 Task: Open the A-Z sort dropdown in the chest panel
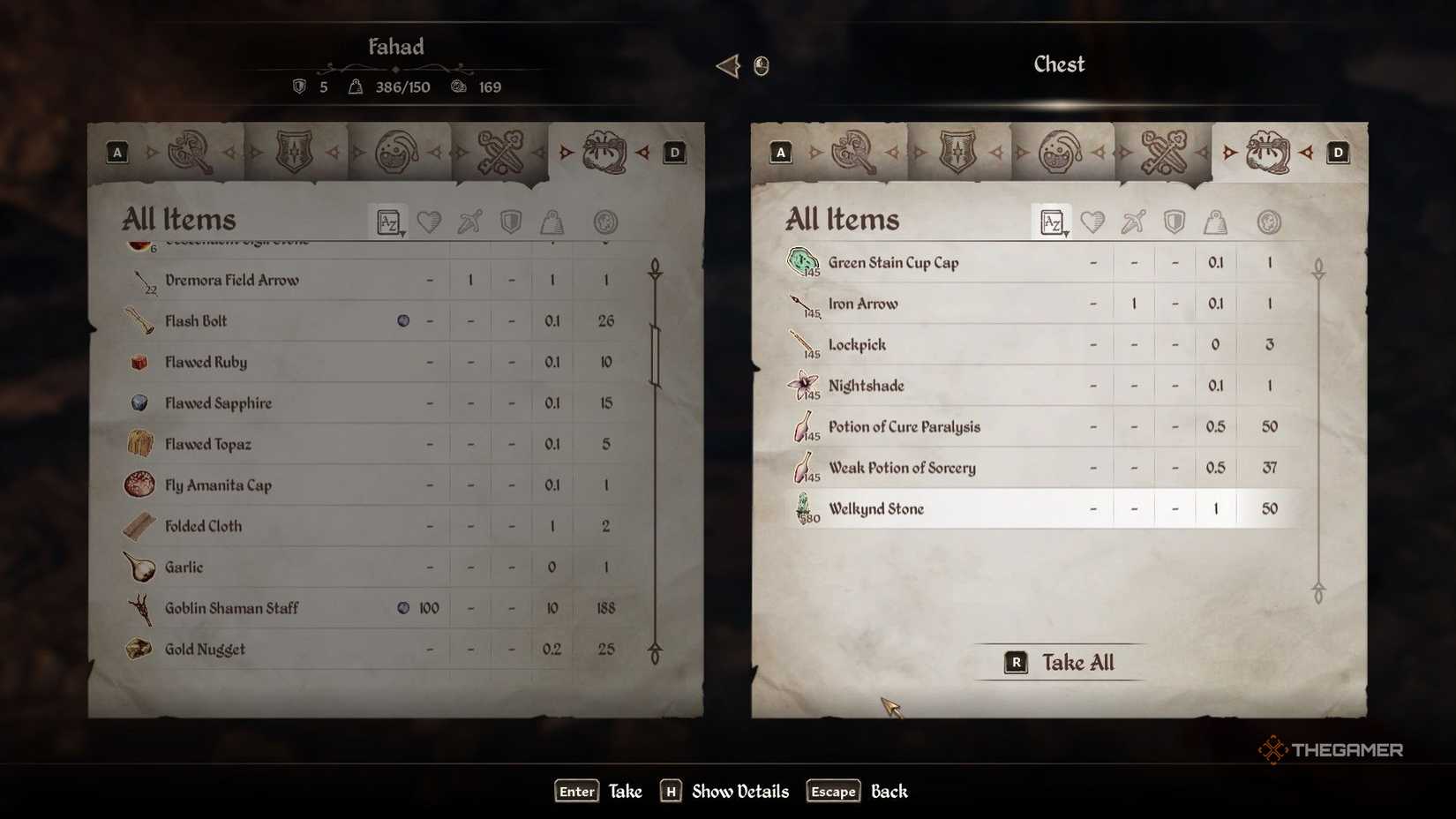[x=1052, y=222]
